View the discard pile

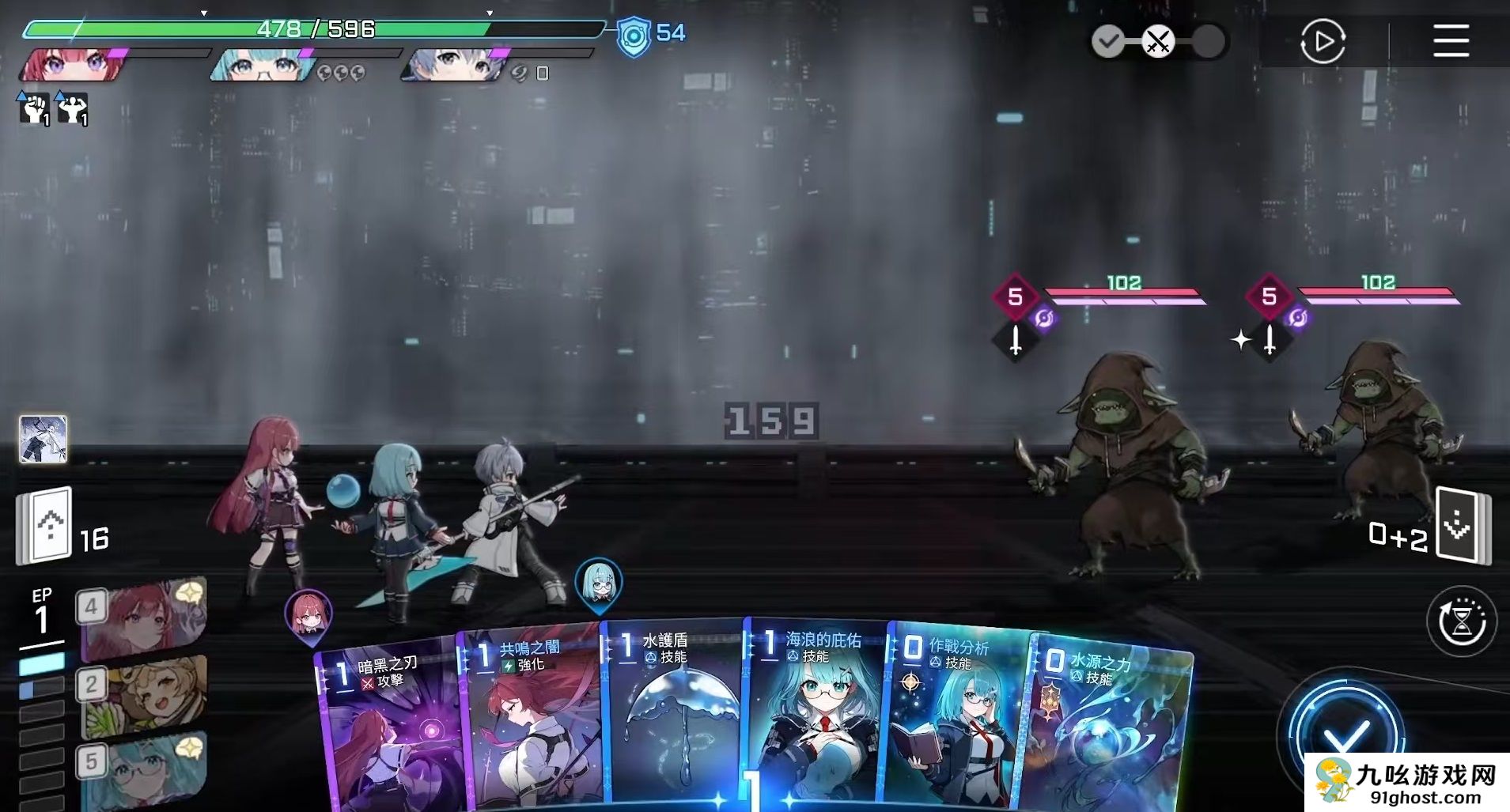click(x=1463, y=525)
